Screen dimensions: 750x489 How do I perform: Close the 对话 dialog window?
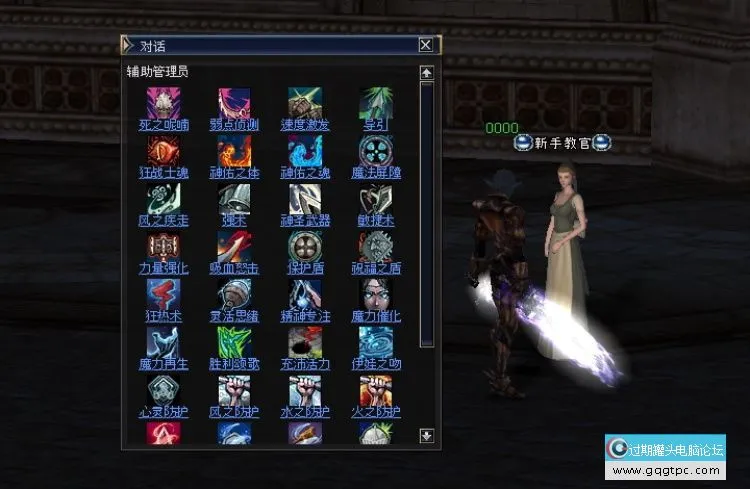(x=426, y=45)
